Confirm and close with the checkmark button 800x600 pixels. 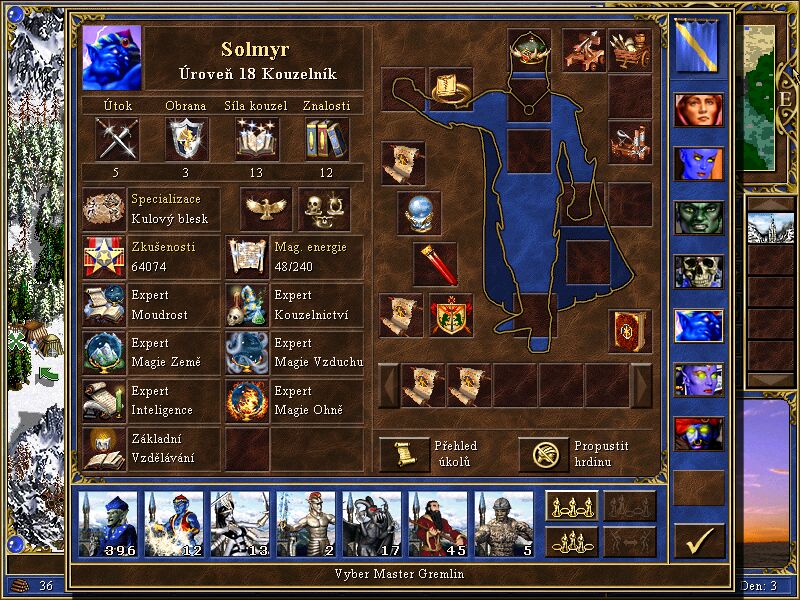click(698, 541)
